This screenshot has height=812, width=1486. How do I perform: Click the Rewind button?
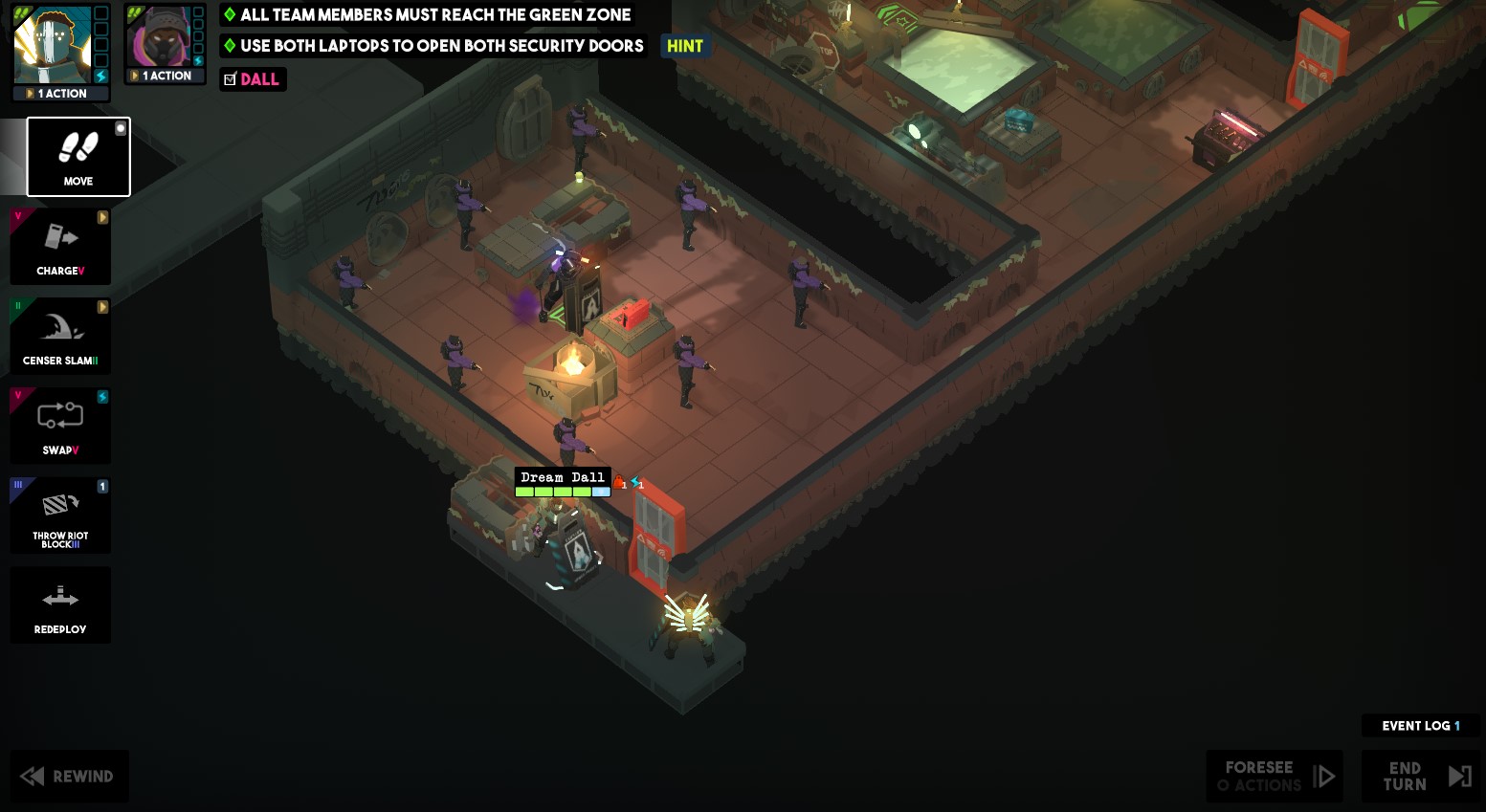coord(69,776)
